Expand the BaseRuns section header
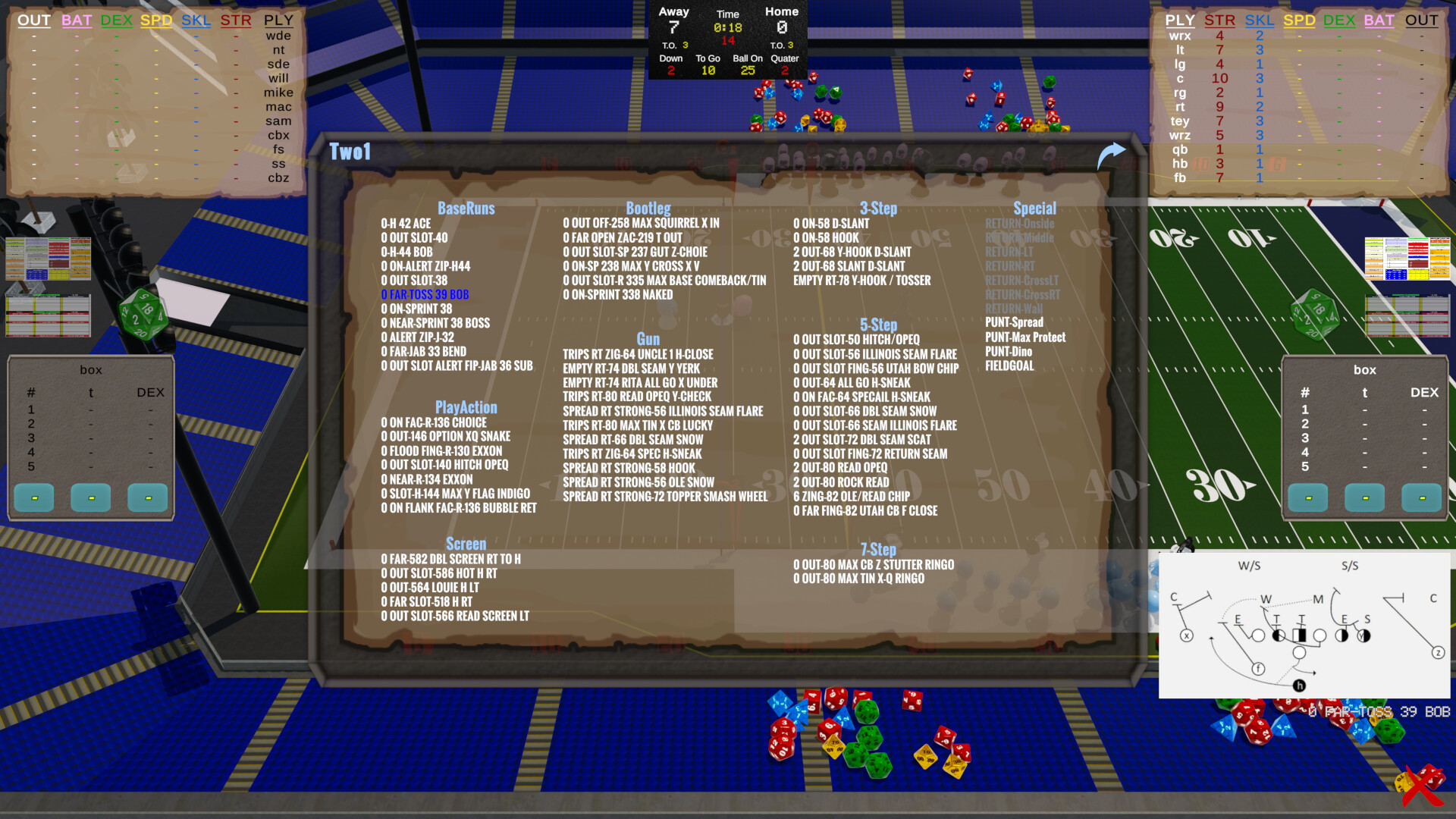This screenshot has width=1456, height=819. (466, 209)
